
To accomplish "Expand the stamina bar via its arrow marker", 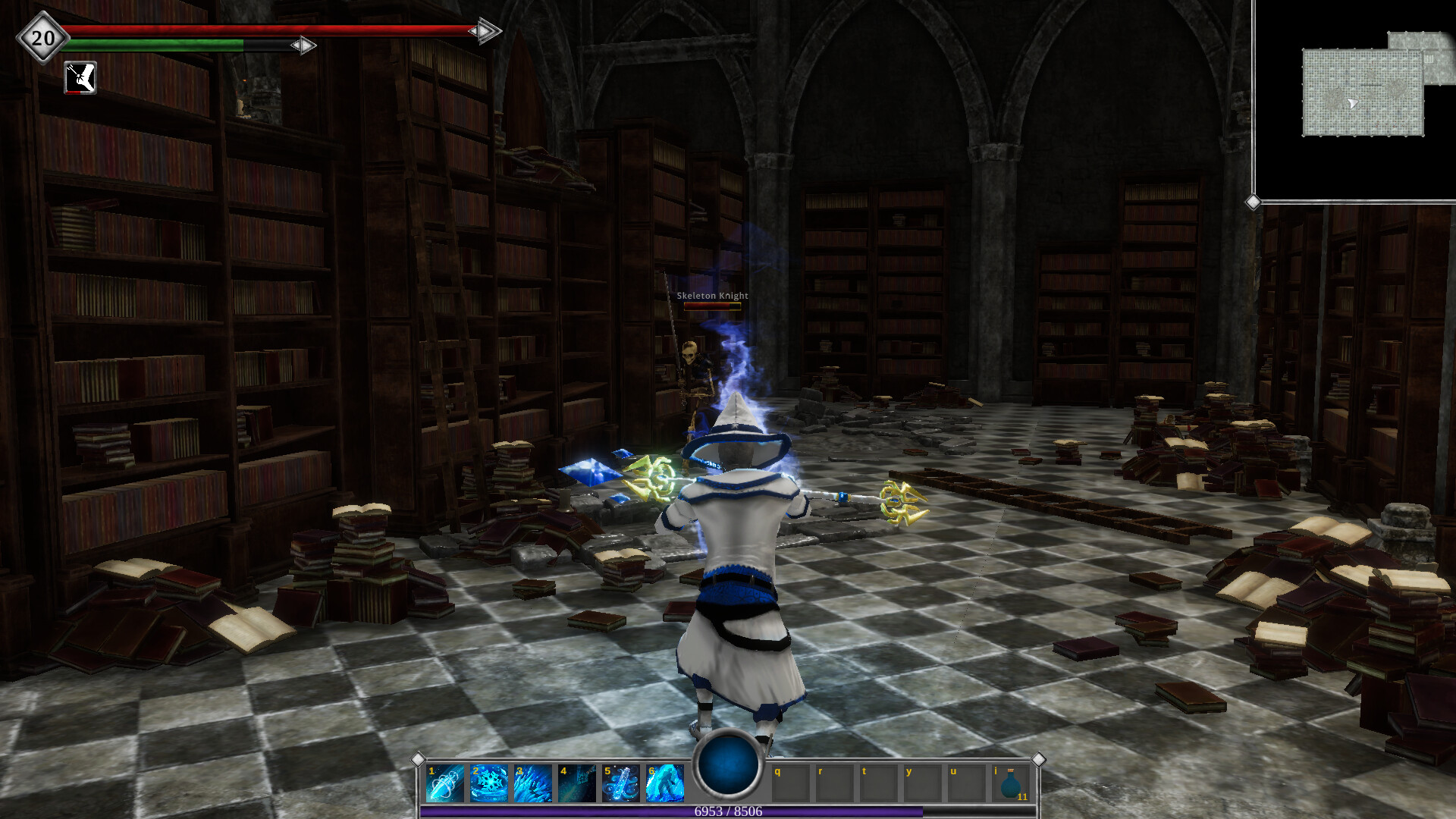I will pos(302,45).
